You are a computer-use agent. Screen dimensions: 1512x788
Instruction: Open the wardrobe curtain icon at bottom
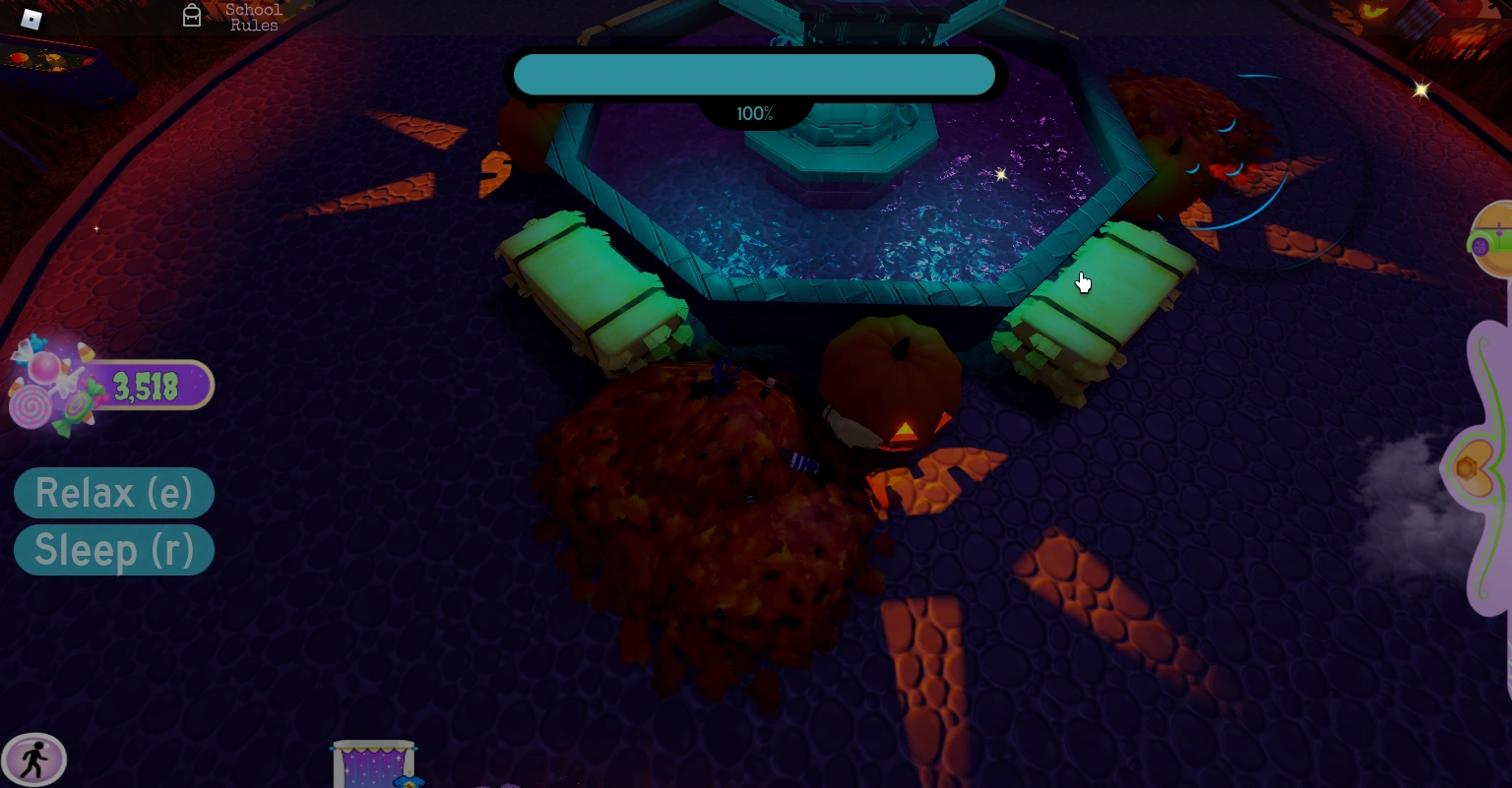373,762
